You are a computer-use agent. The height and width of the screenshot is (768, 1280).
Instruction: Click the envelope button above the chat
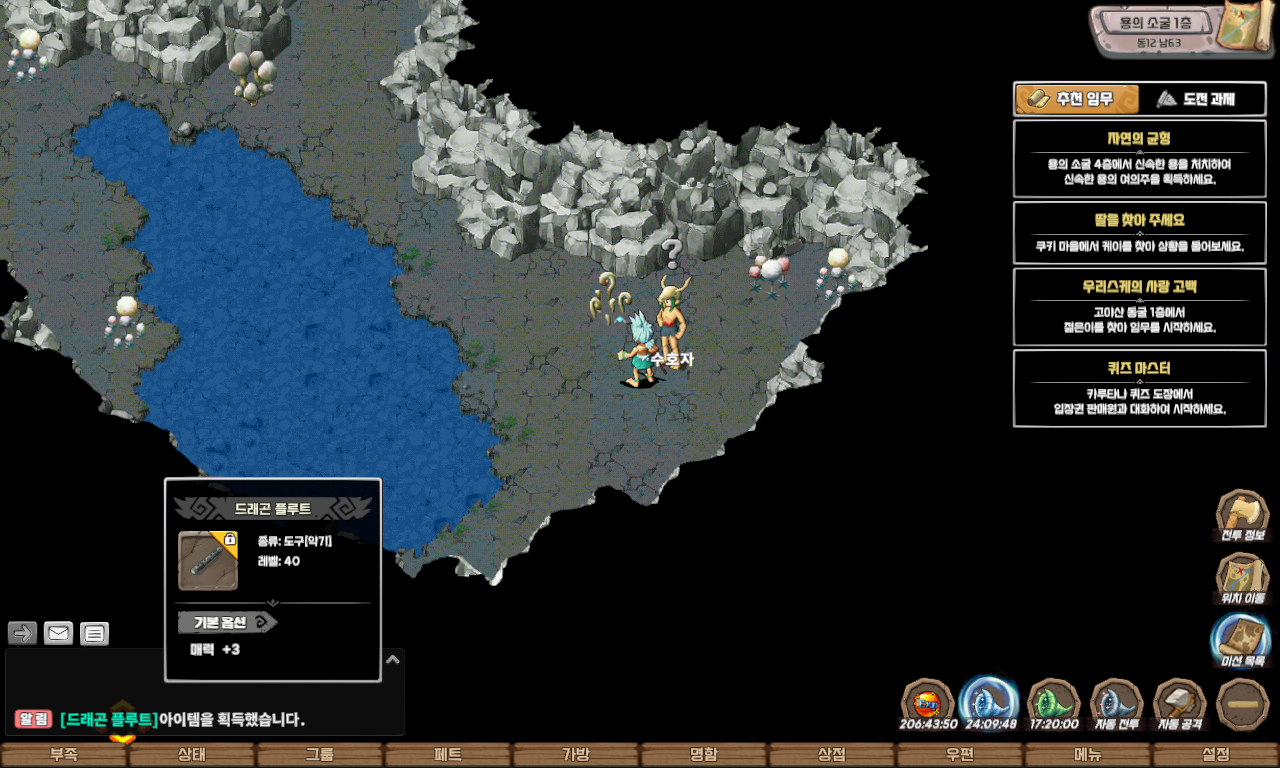pos(59,633)
